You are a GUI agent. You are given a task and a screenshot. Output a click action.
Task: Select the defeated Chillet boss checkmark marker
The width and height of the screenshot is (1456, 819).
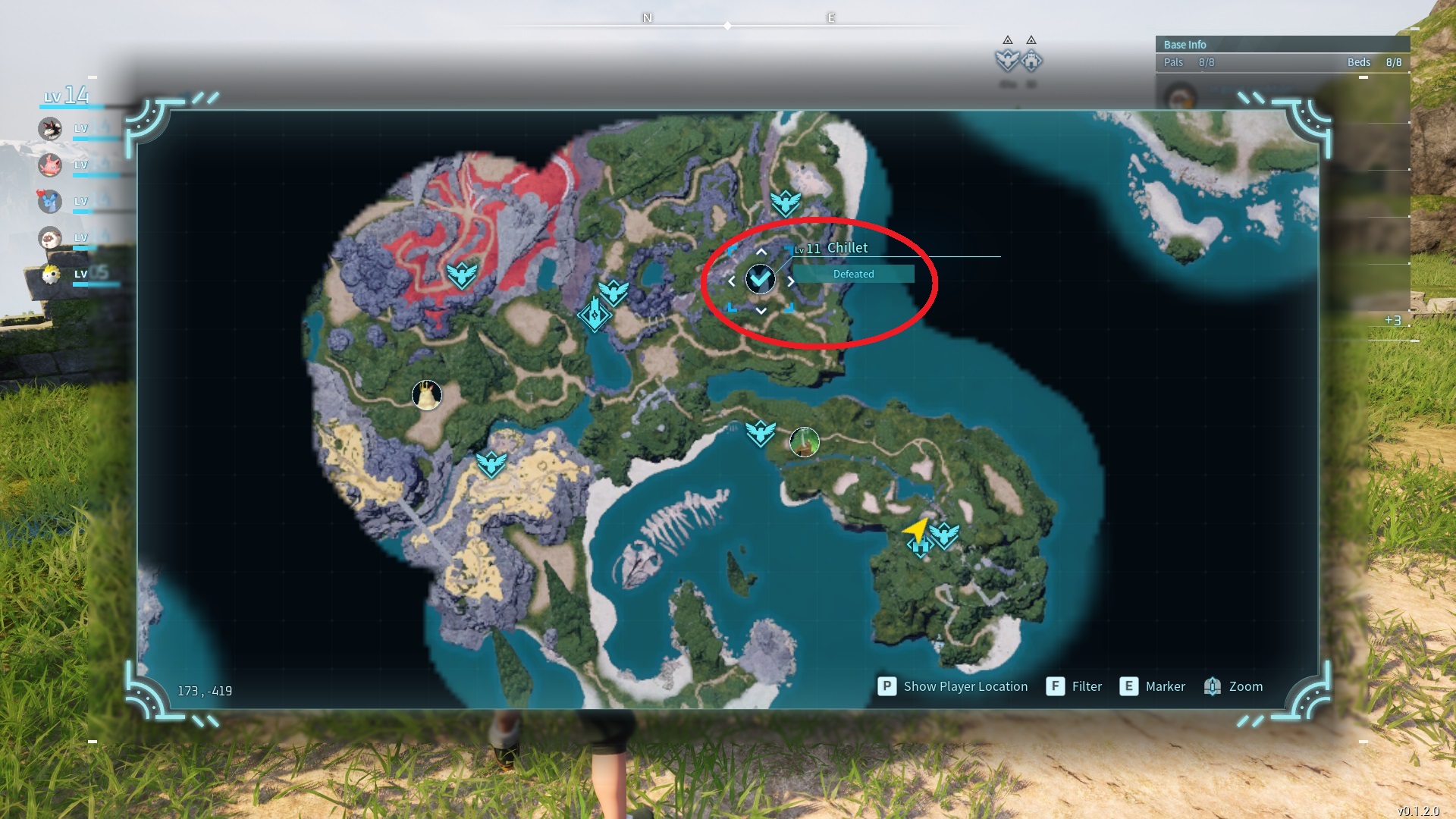point(761,280)
